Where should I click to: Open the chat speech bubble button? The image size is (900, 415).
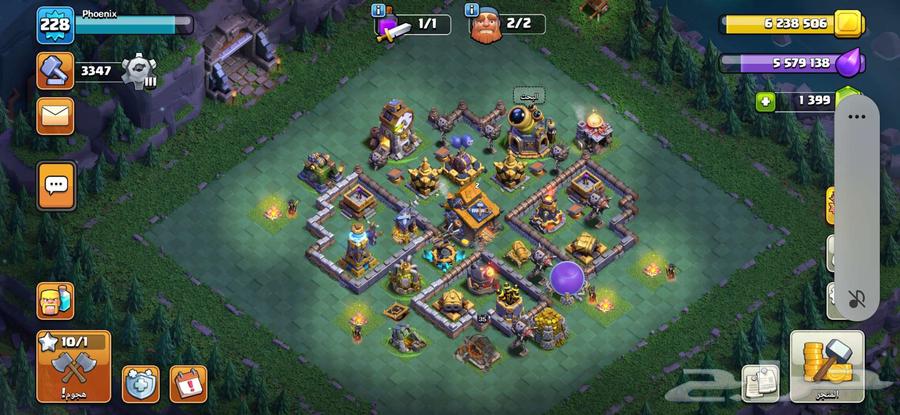56,184
